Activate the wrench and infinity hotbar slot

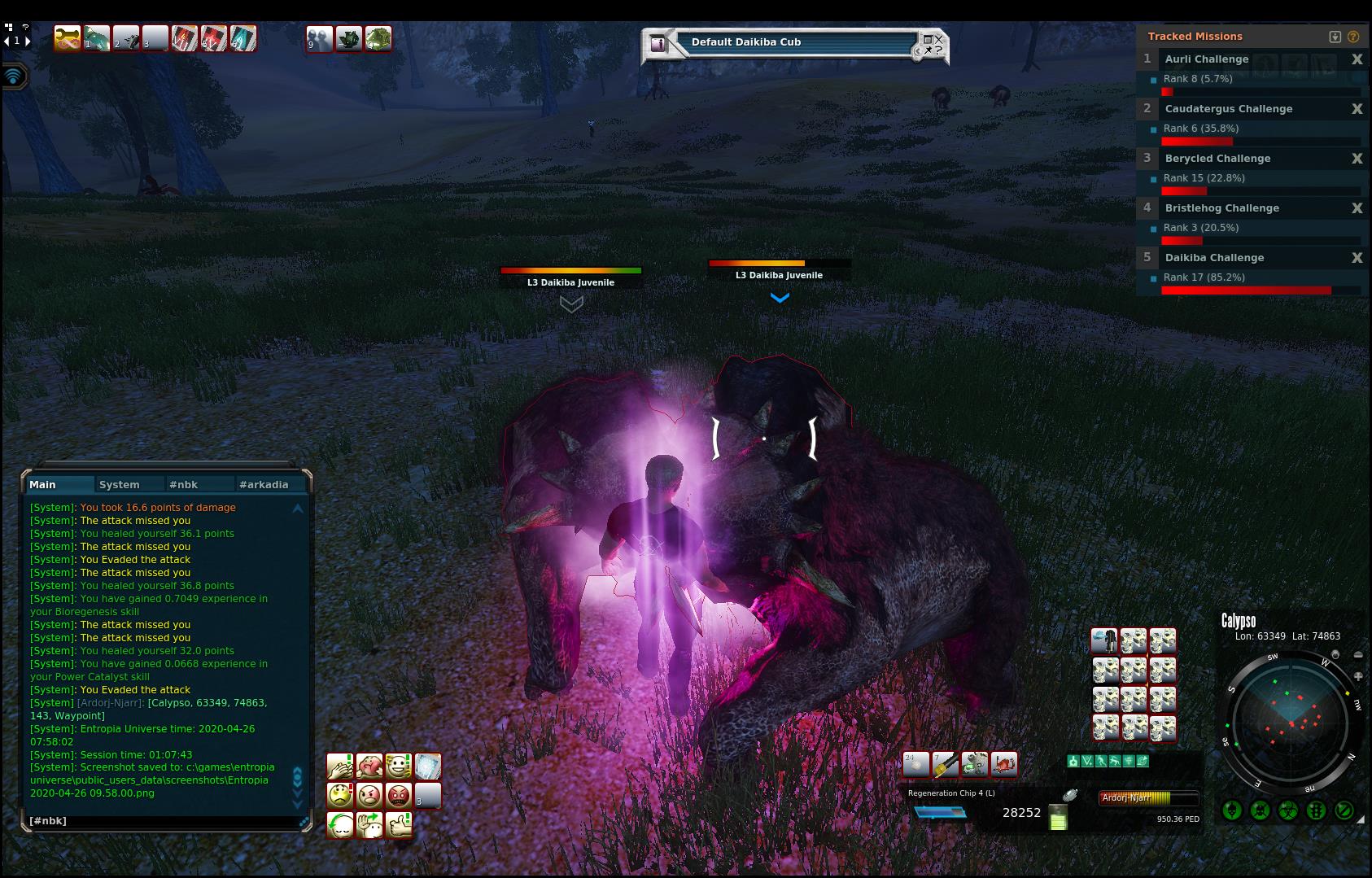[x=68, y=38]
